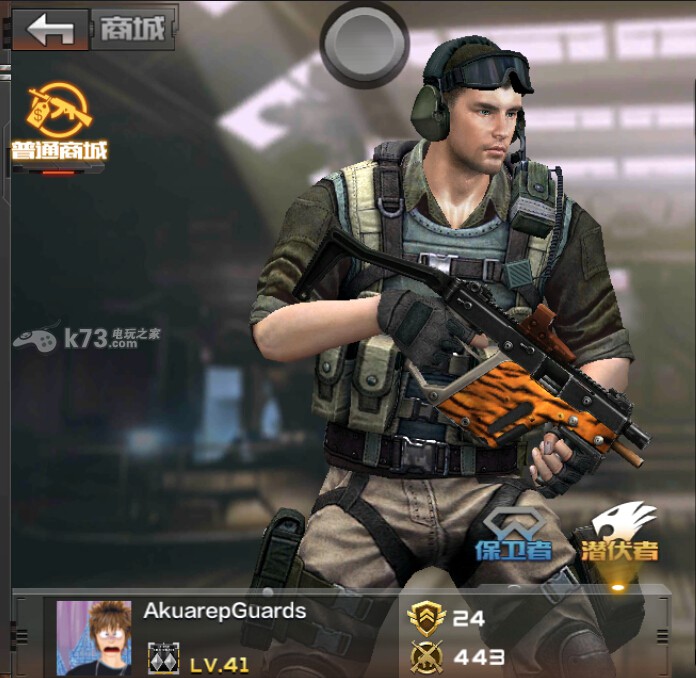Image resolution: width=696 pixels, height=678 pixels.
Task: Switch to the 潜伏者 faction
Action: (x=623, y=532)
